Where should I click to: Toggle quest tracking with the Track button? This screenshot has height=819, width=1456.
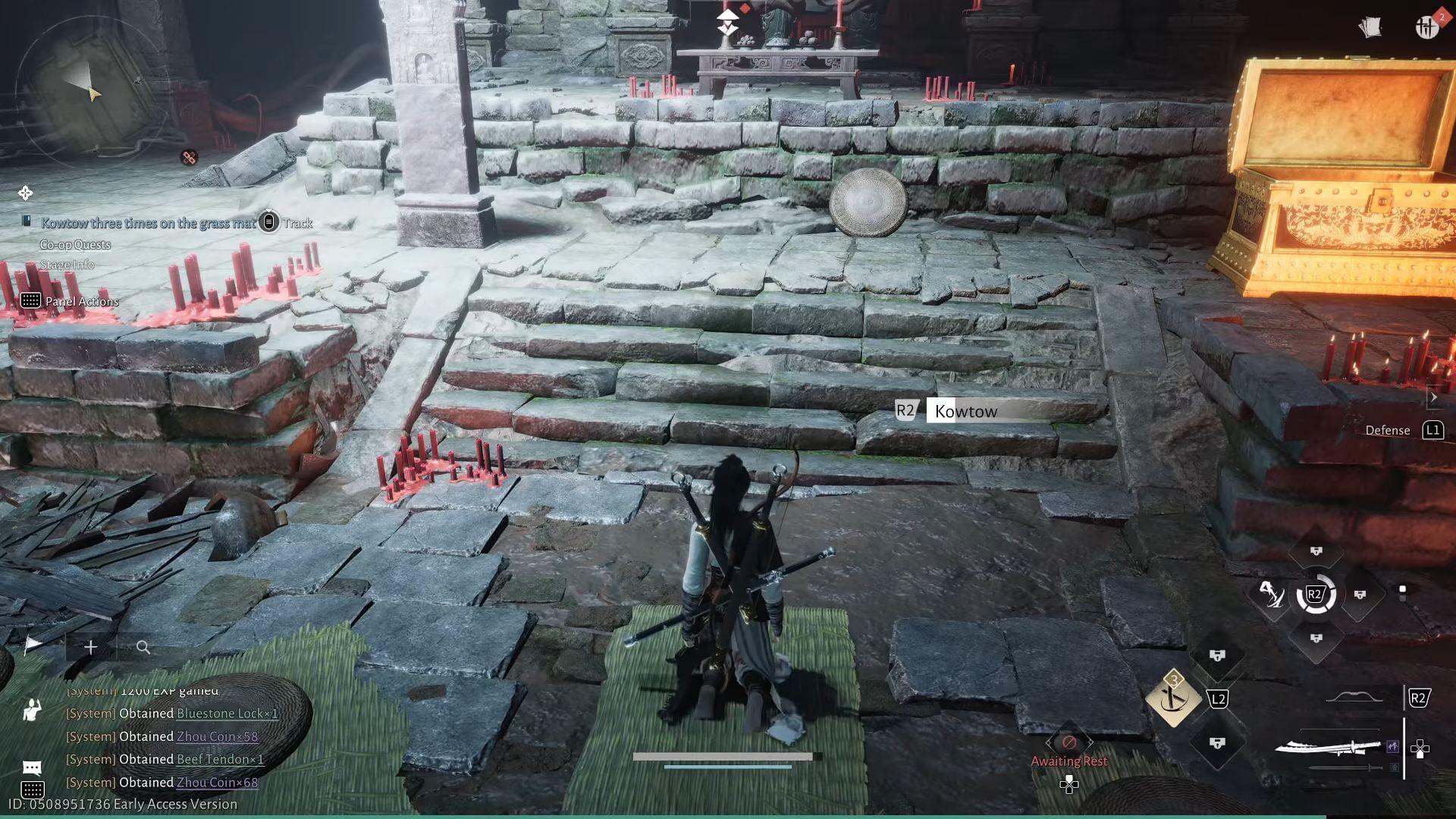(296, 223)
